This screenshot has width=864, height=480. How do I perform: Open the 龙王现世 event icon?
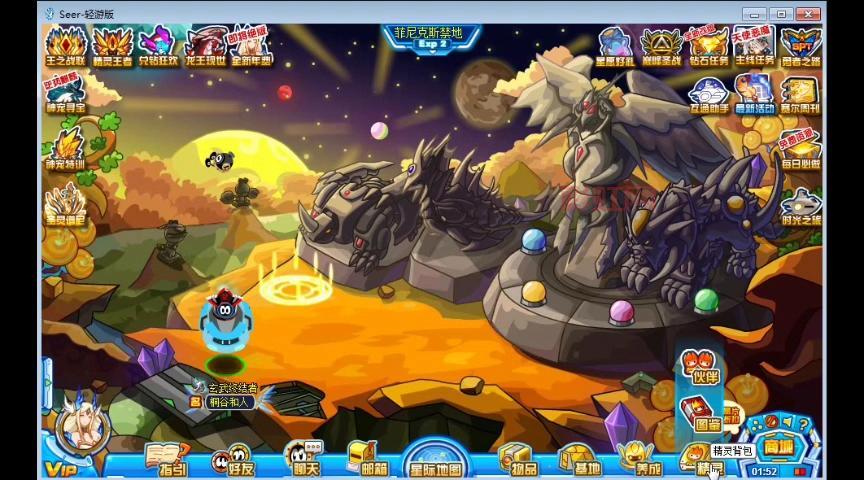[x=206, y=46]
